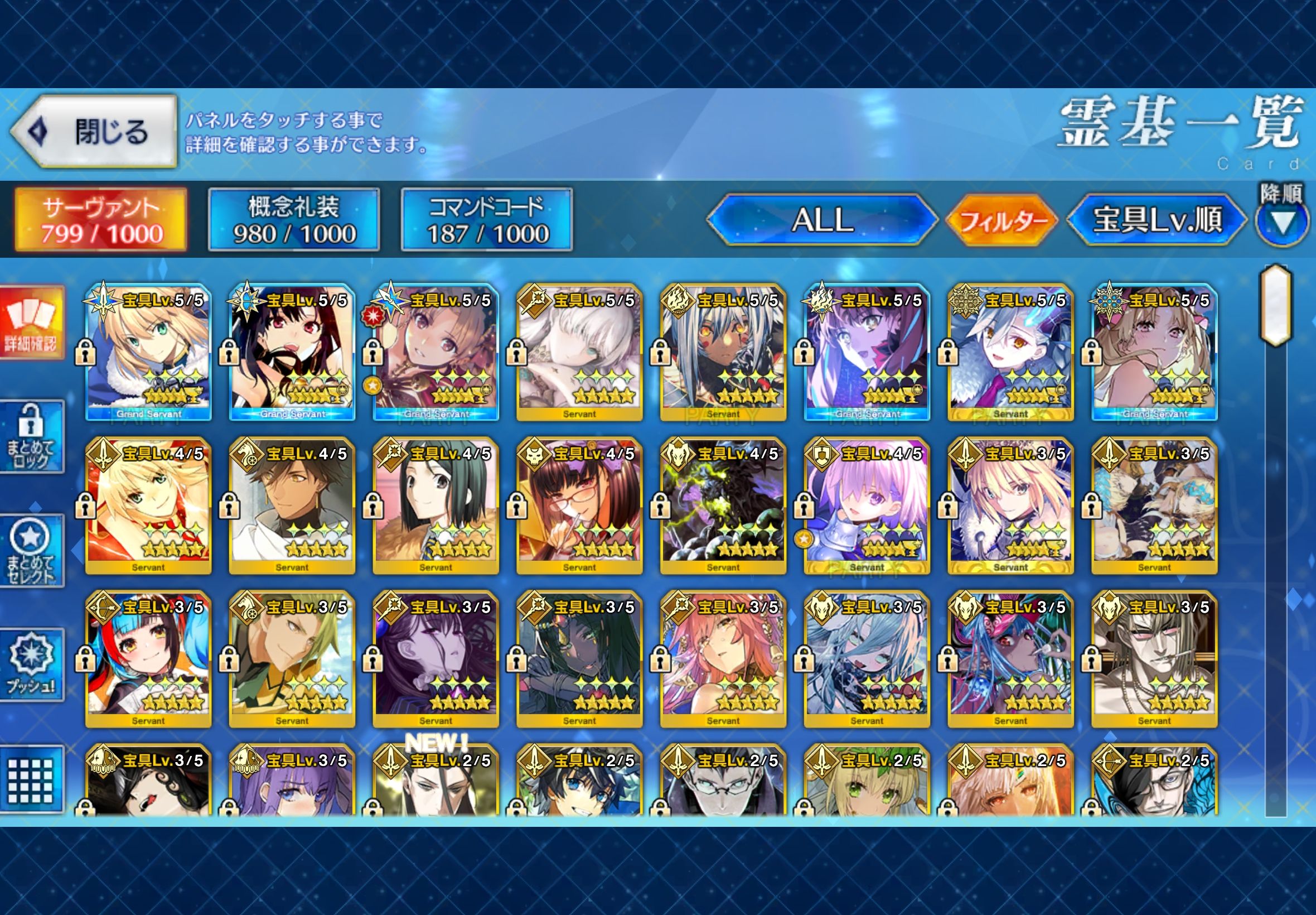Select blonde Saber in blue fur cloak
Screen dimensions: 1316x915
(148, 351)
